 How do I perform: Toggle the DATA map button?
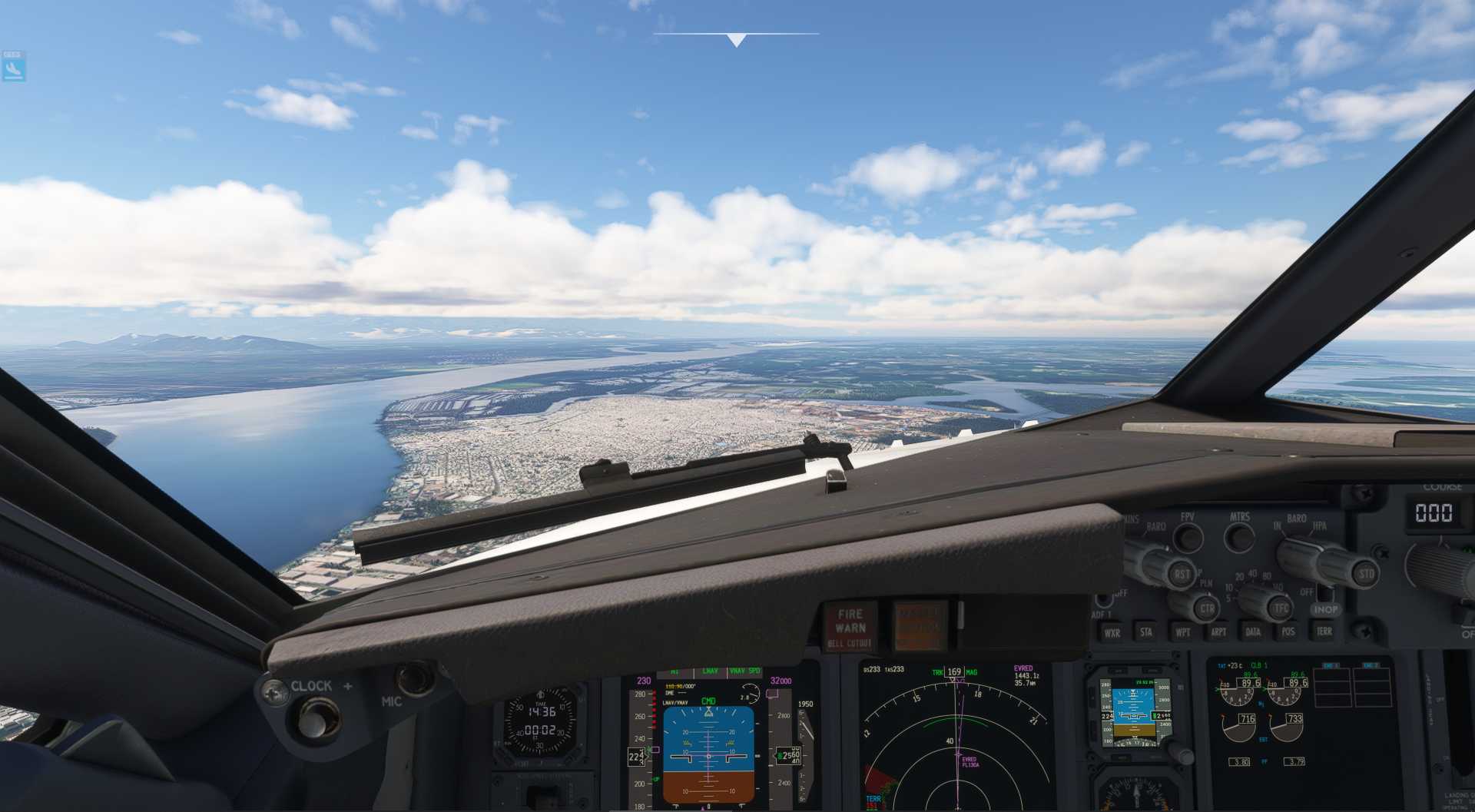(1253, 632)
